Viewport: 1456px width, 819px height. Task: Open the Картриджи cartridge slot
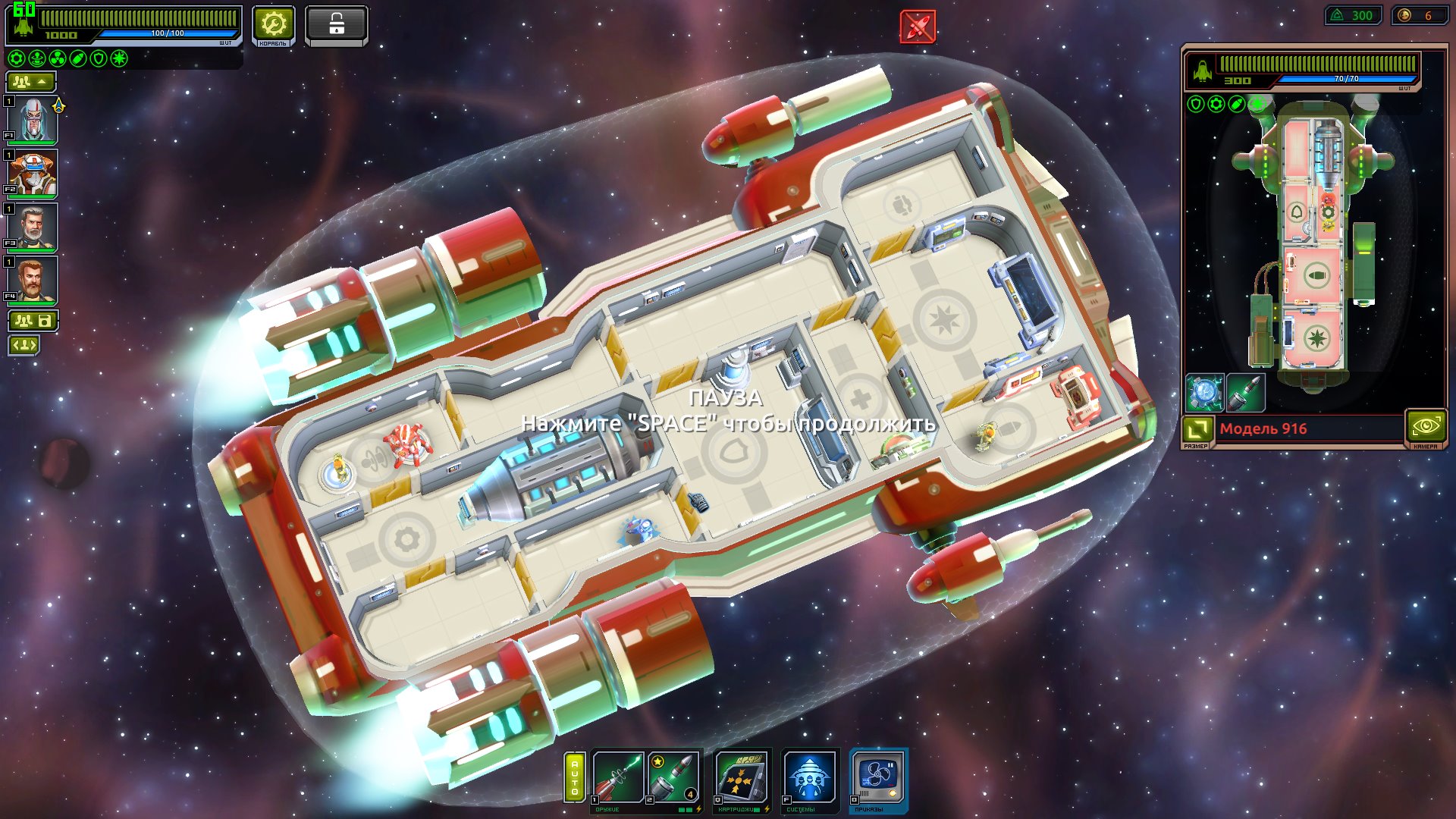(741, 777)
